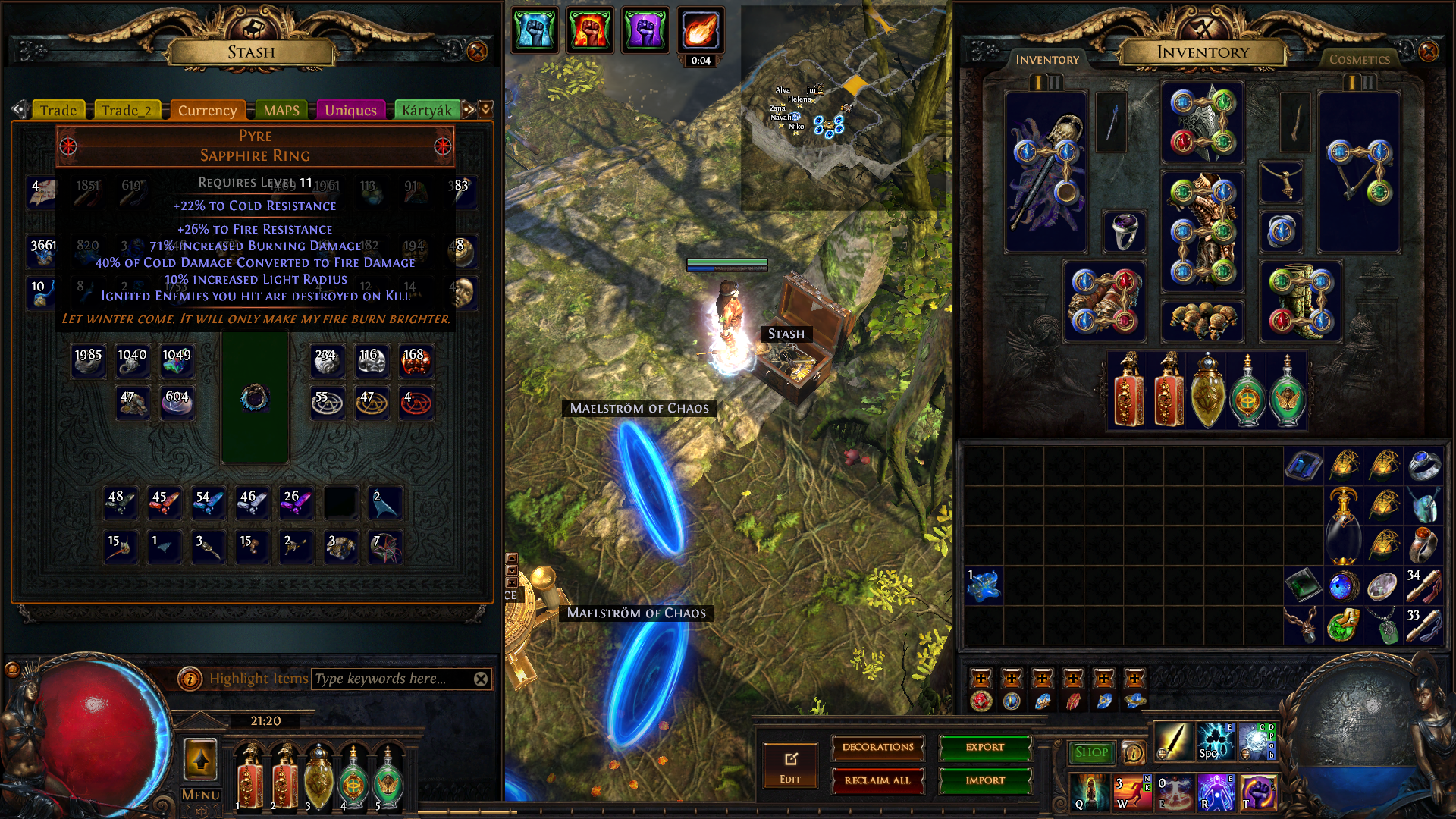
Task: Close the Stash panel
Action: coord(477,52)
